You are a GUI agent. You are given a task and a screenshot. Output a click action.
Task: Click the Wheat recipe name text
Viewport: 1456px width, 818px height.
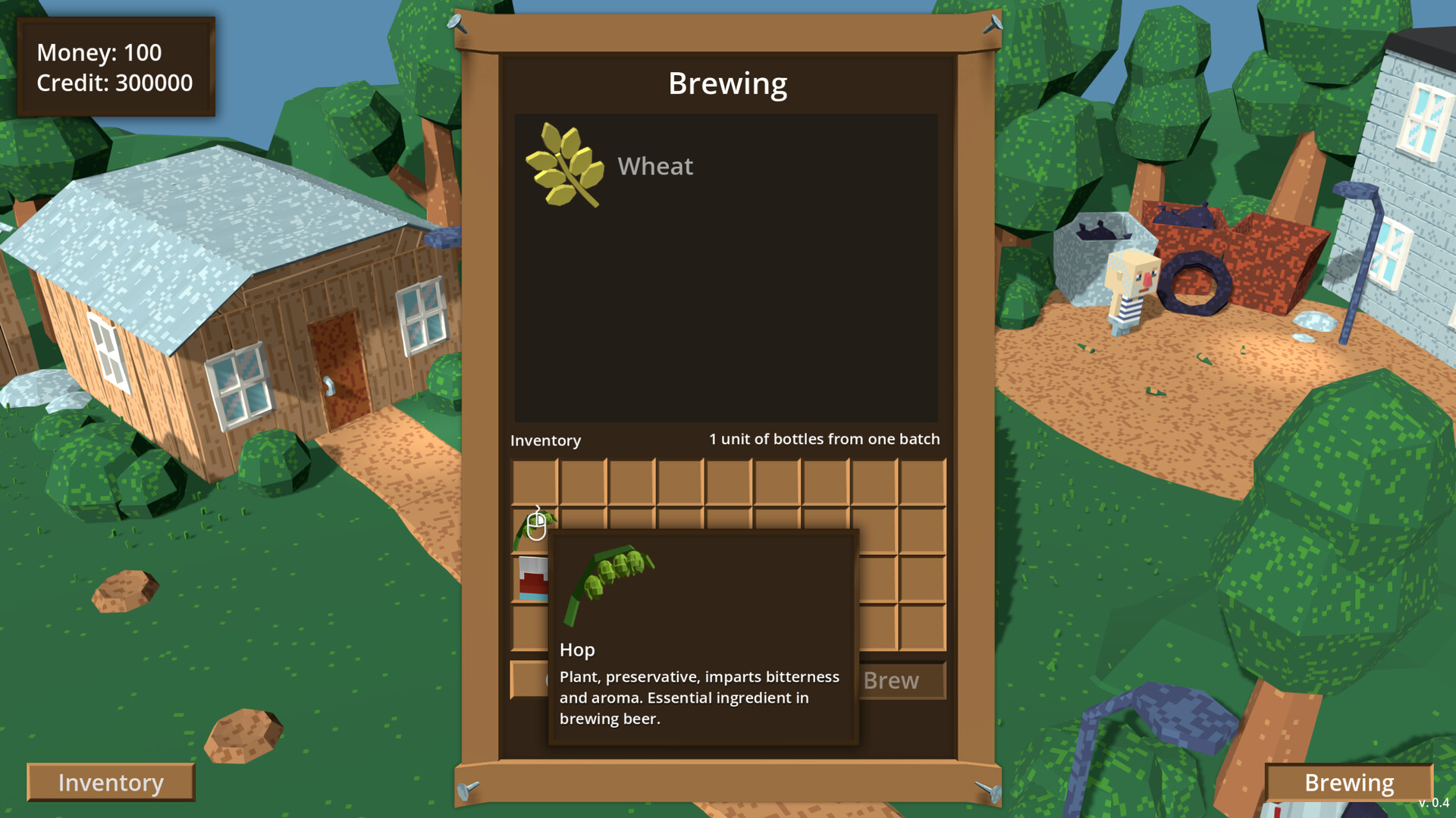(x=655, y=166)
